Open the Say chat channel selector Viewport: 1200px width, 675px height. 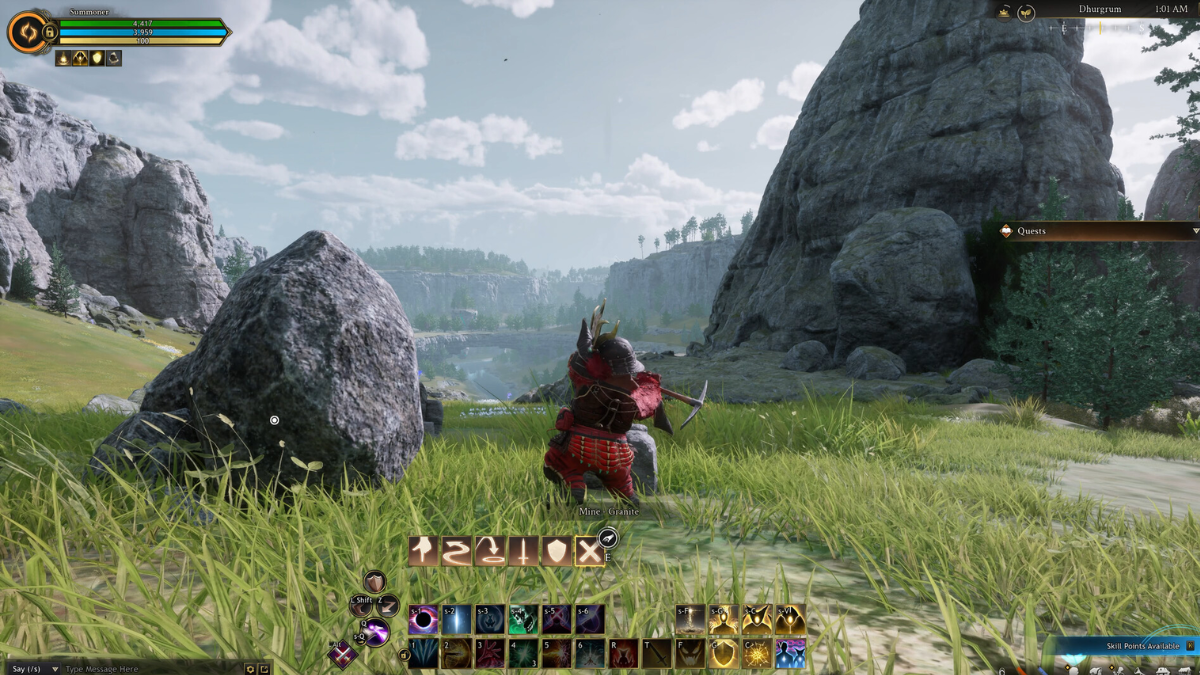point(26,668)
